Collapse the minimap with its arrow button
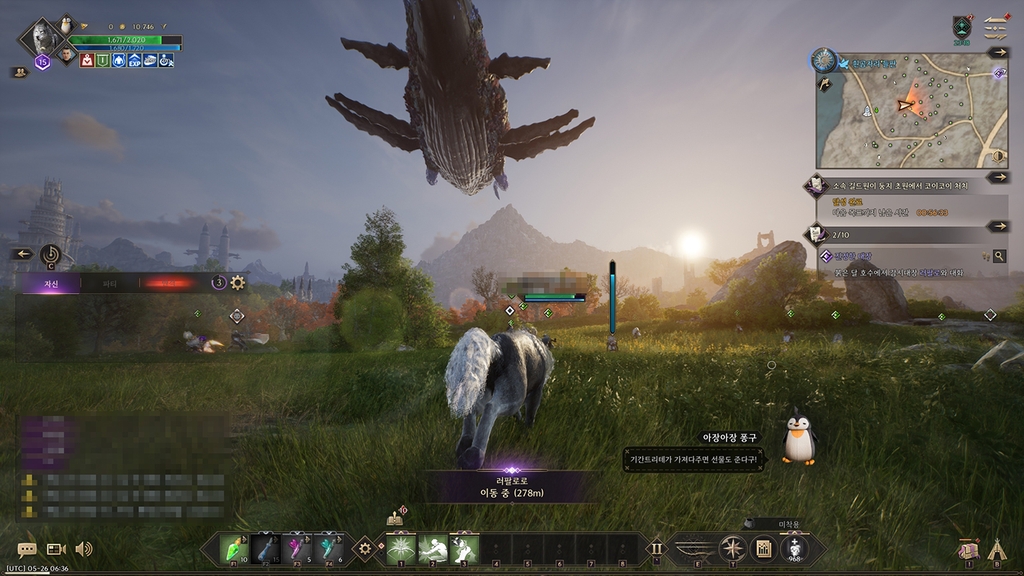This screenshot has width=1024, height=576. tap(998, 52)
